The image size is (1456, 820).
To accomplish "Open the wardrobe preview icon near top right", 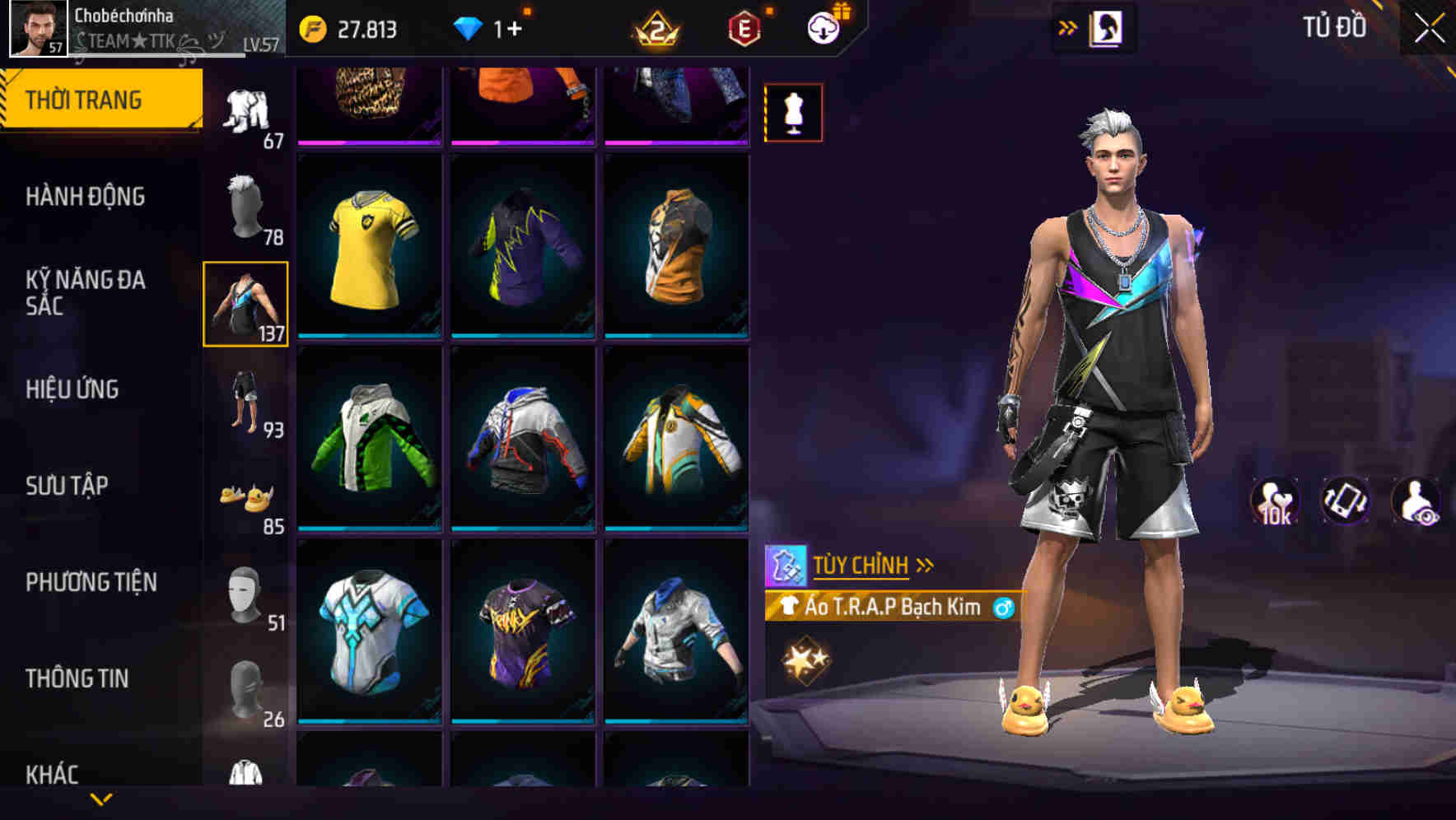I will (x=1108, y=27).
